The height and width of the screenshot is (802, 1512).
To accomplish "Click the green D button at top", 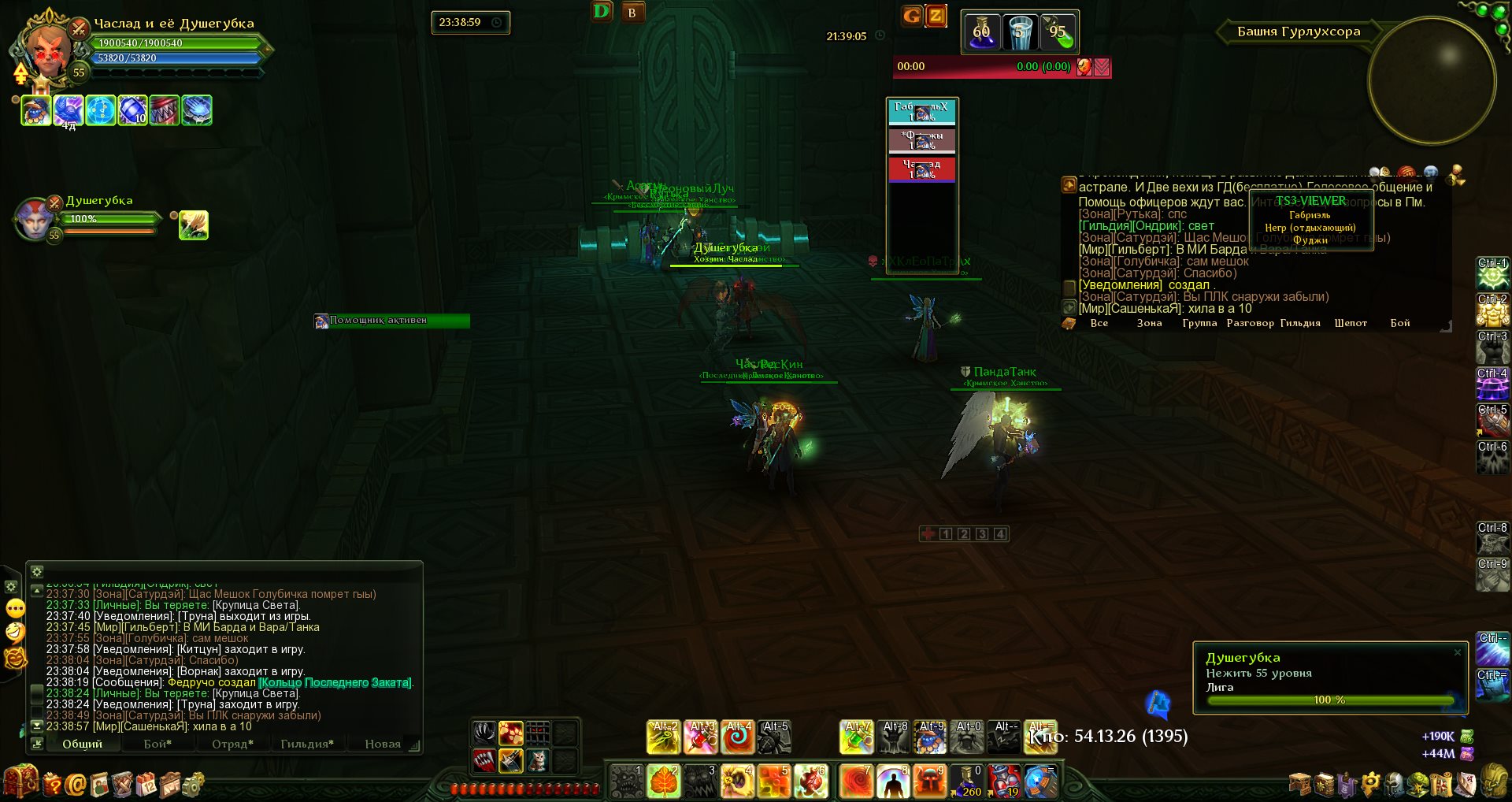I will (x=602, y=12).
